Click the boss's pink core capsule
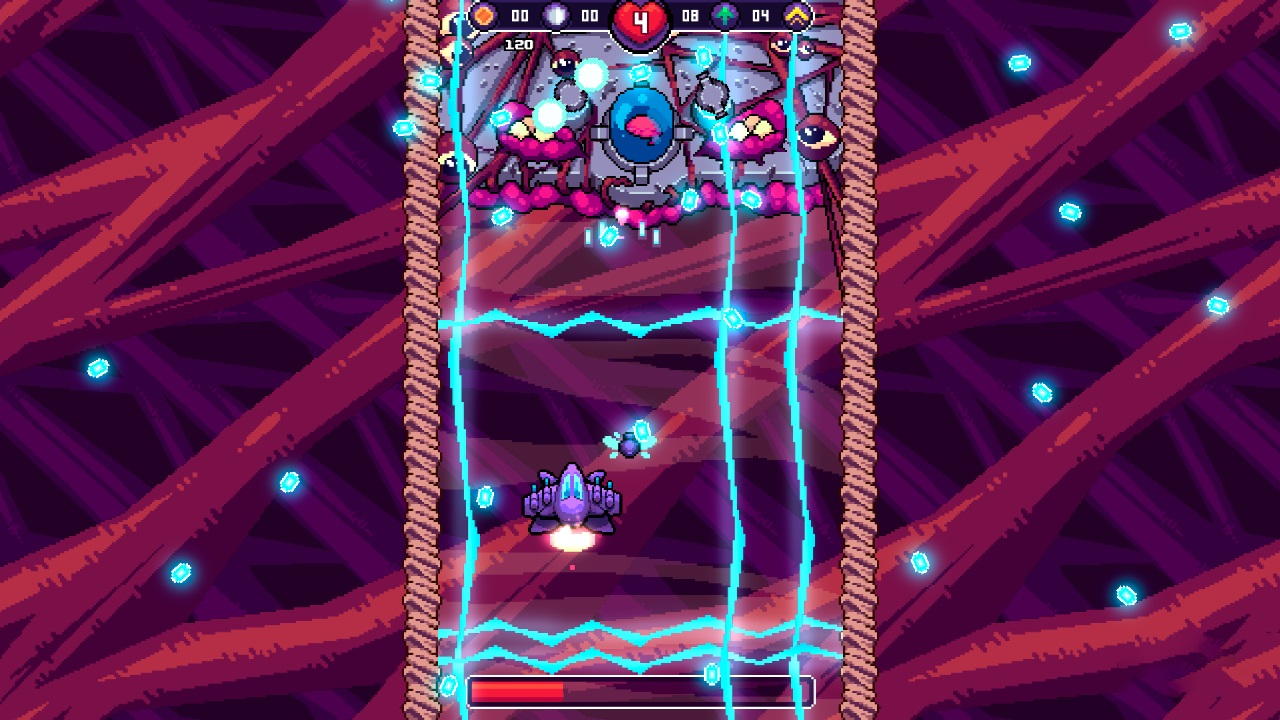Screen dimensions: 1280x720 [x=641, y=128]
